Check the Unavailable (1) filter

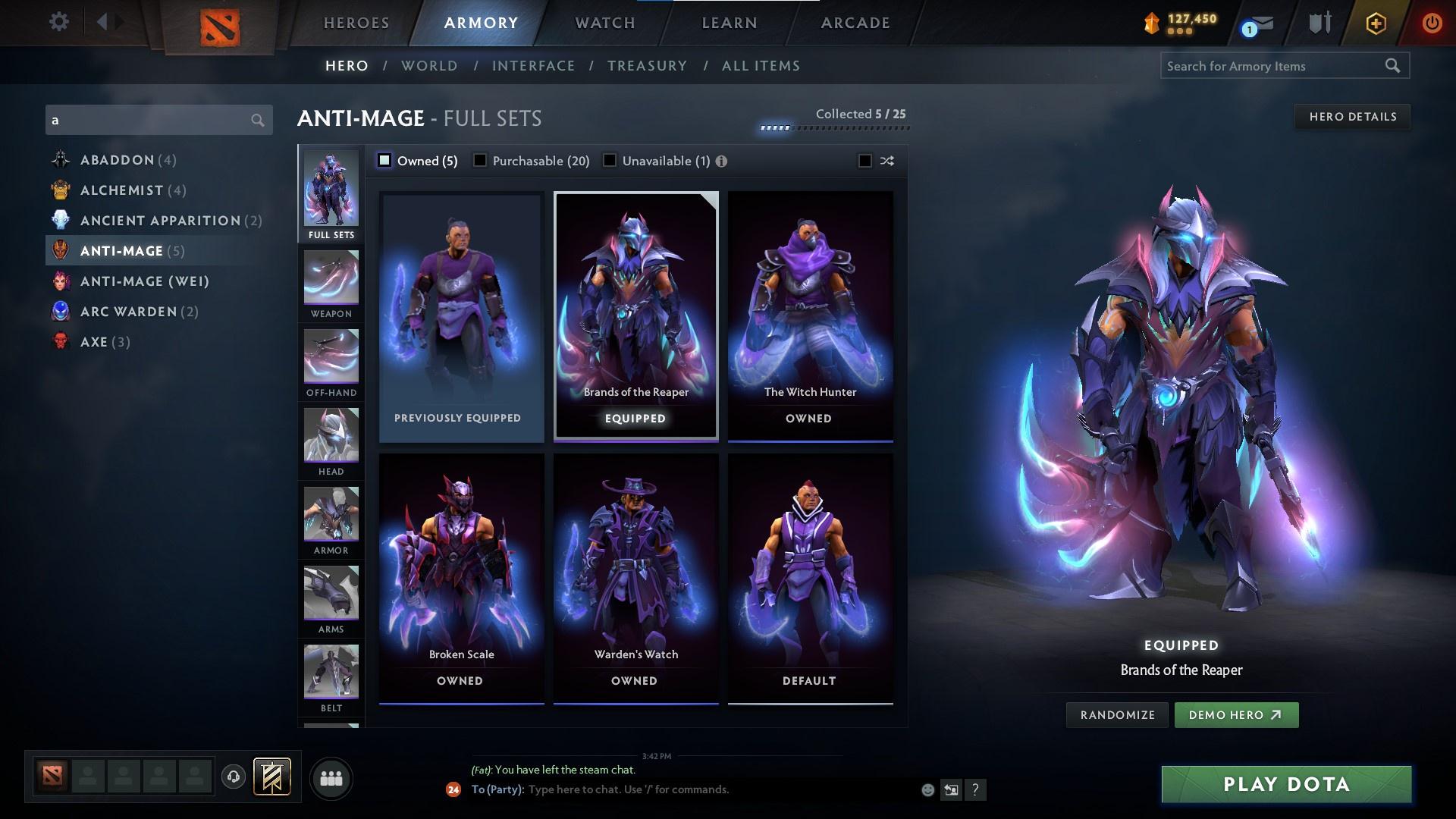[x=610, y=161]
